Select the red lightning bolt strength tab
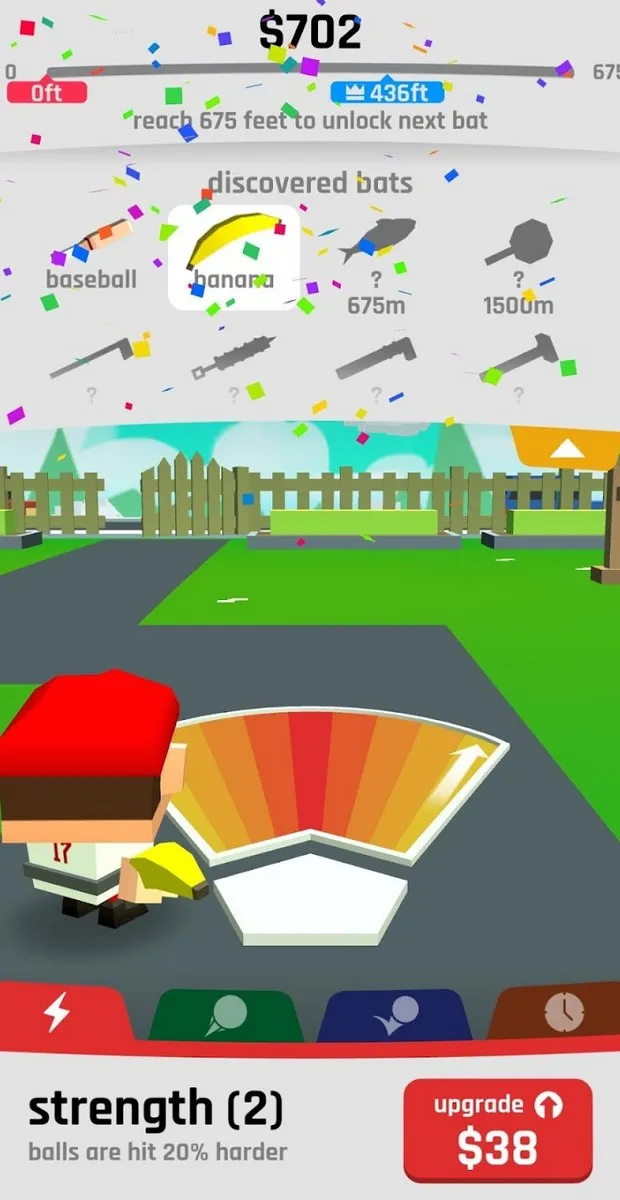The width and height of the screenshot is (620, 1200). tap(58, 1014)
